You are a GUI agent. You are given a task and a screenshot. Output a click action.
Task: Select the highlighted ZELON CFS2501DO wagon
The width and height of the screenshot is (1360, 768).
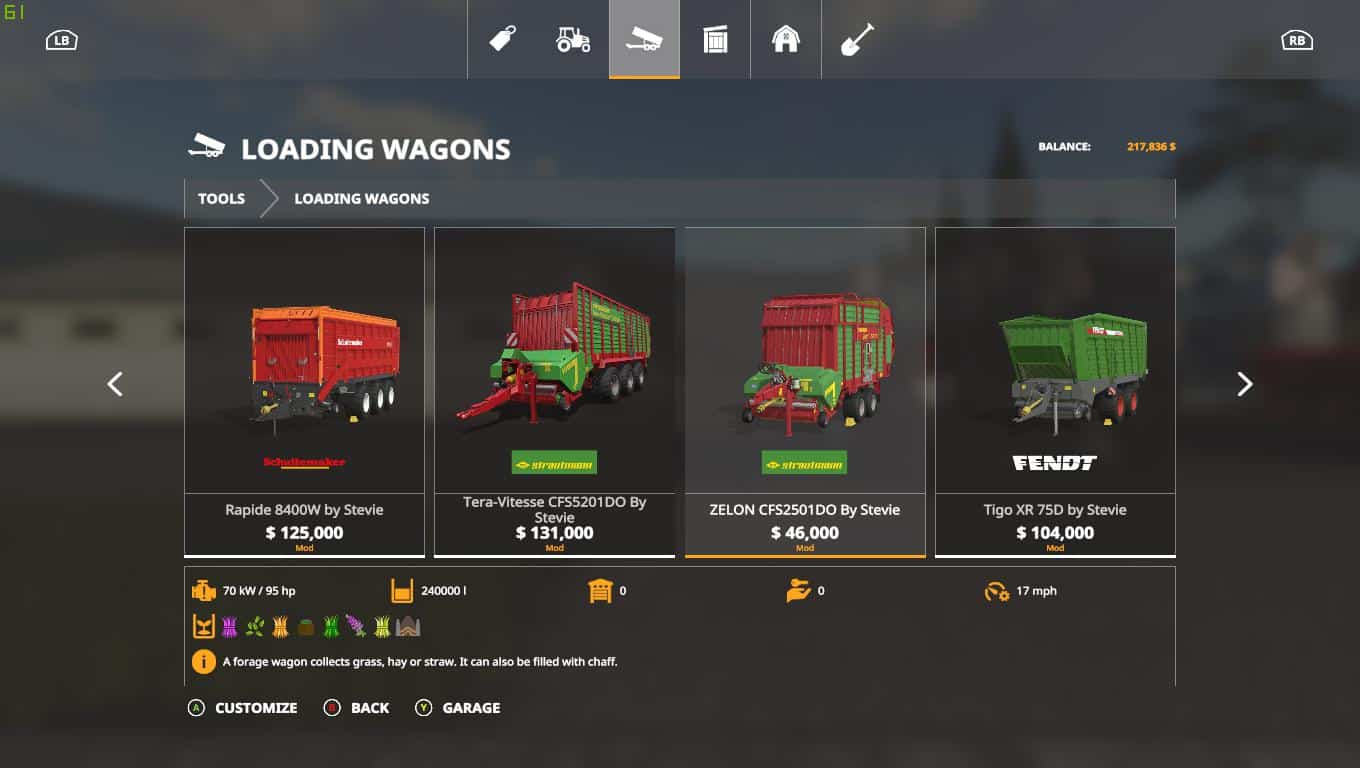pyautogui.click(x=805, y=390)
